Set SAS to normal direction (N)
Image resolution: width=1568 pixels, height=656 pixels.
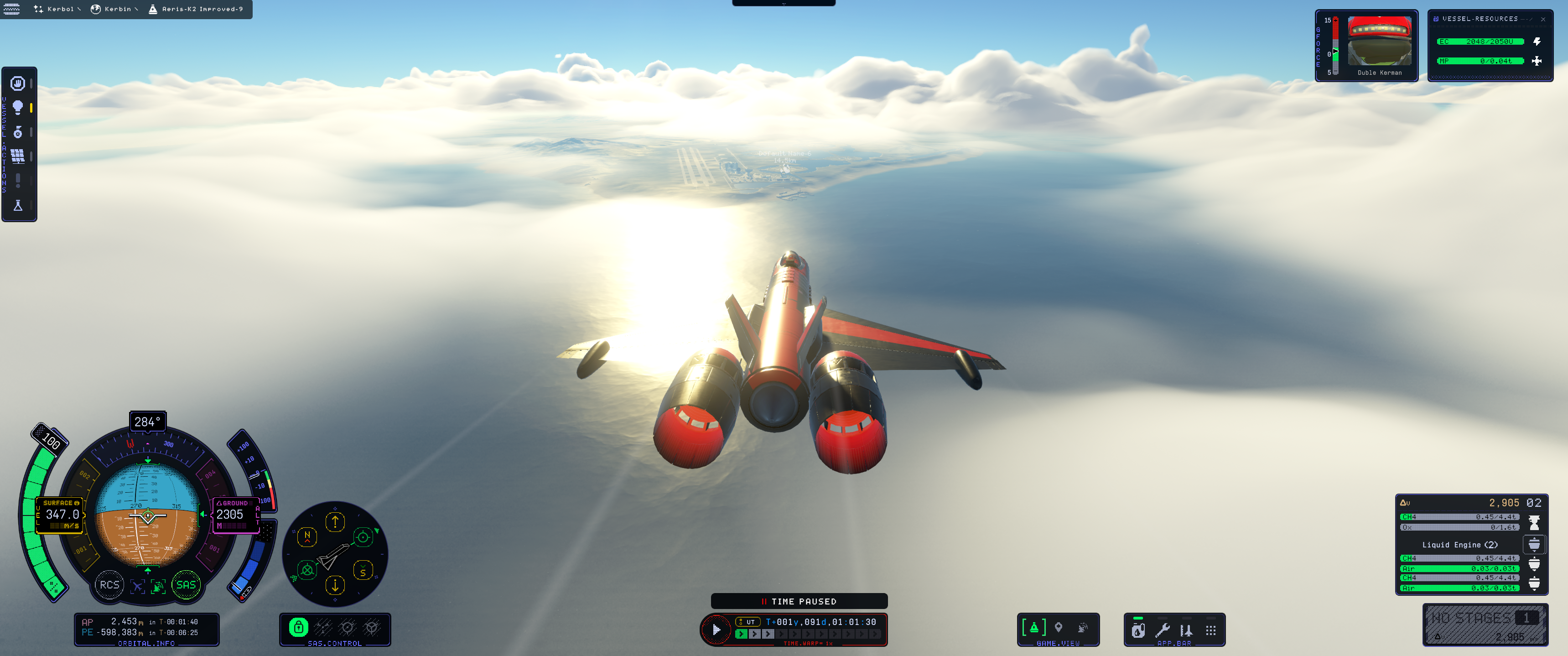tap(307, 536)
